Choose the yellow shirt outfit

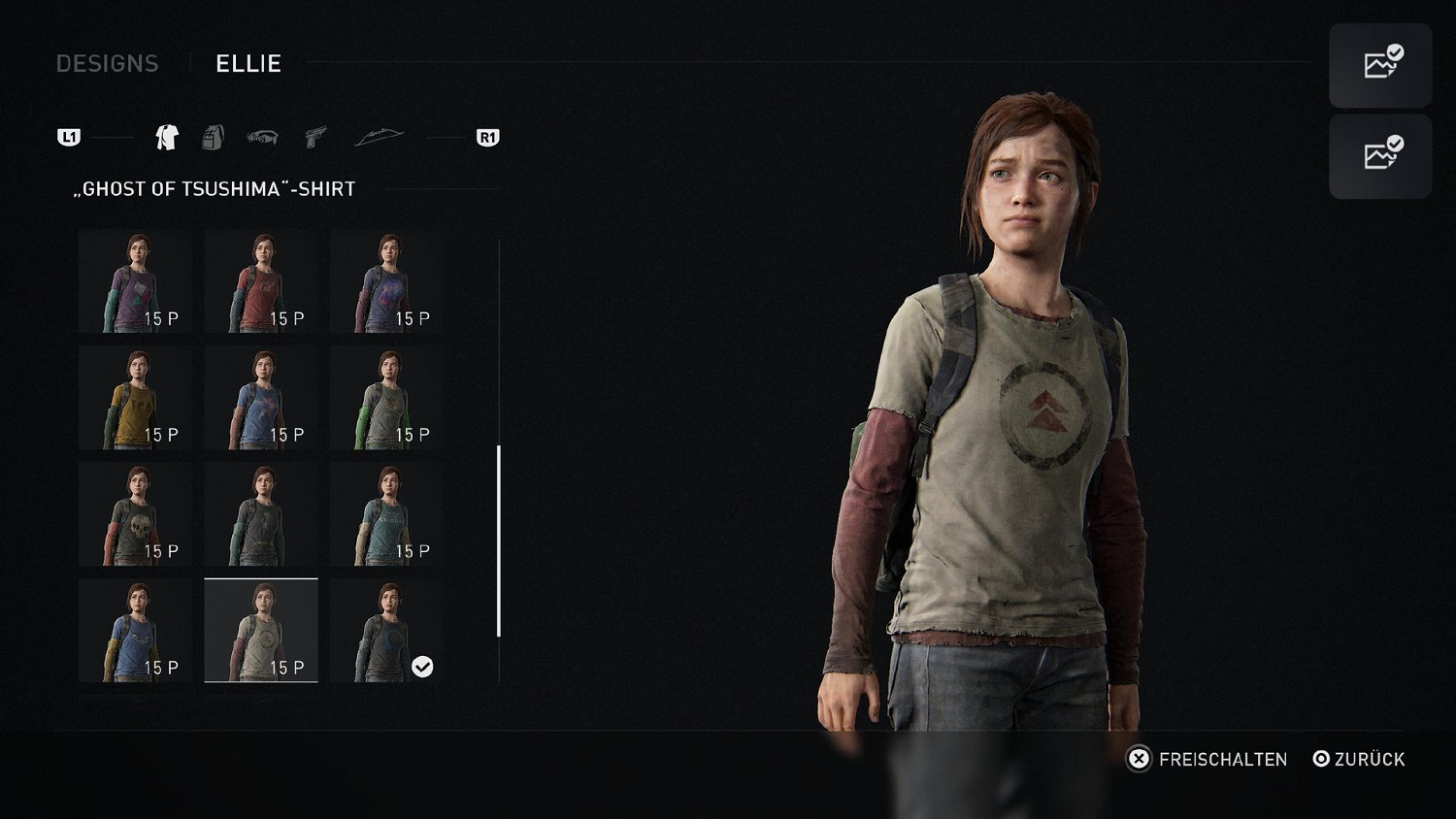[x=135, y=398]
